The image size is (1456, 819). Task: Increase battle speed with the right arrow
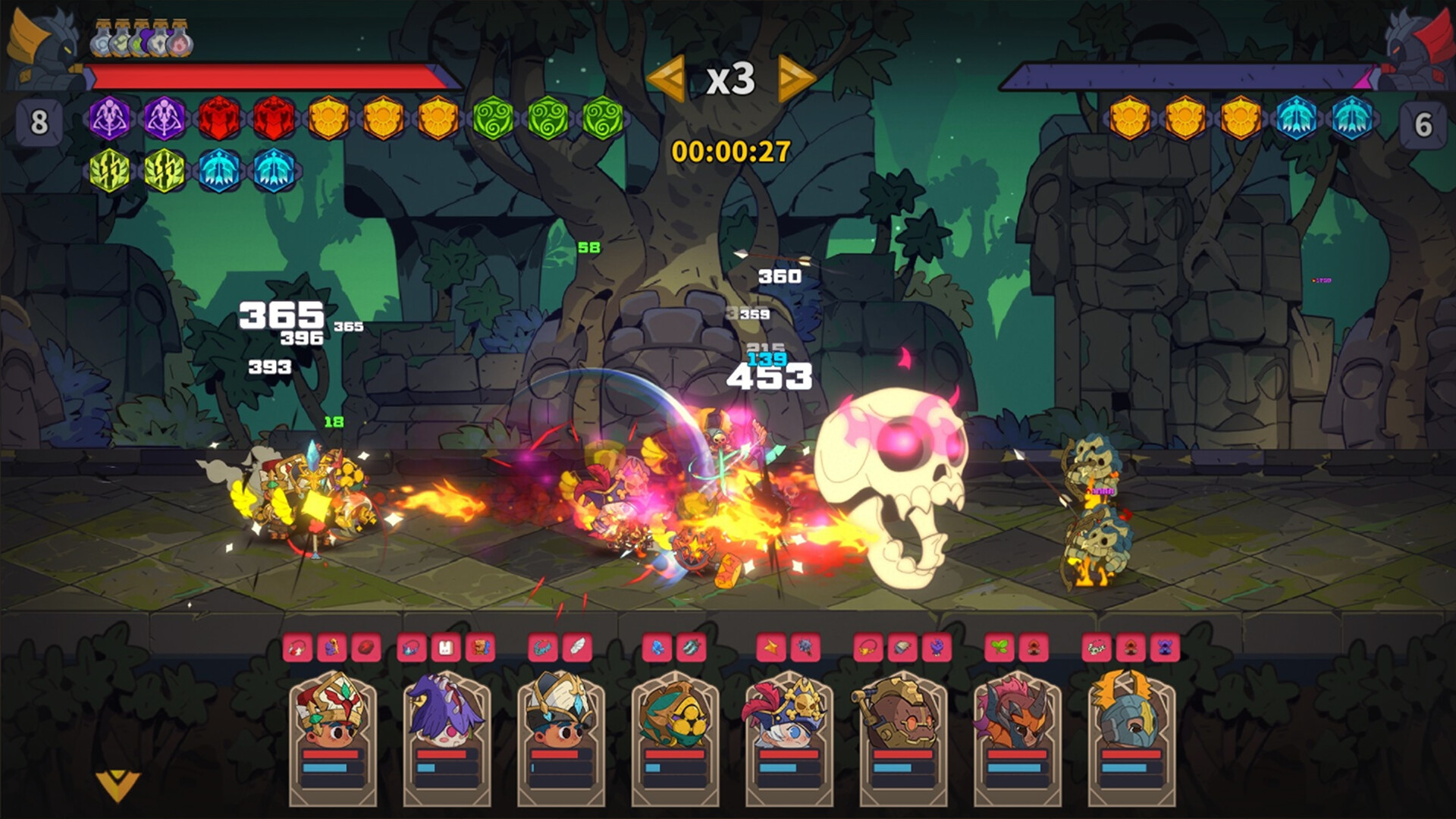(795, 78)
